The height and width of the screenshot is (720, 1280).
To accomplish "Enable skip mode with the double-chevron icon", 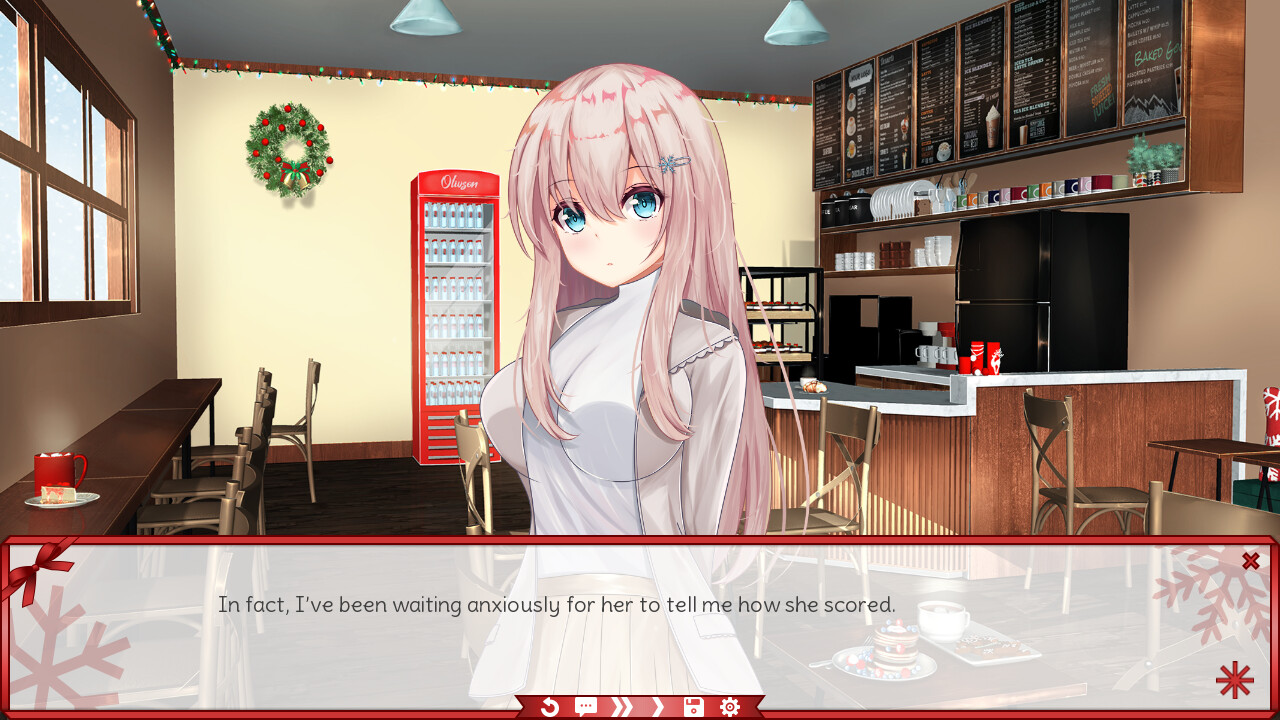I will coord(622,706).
